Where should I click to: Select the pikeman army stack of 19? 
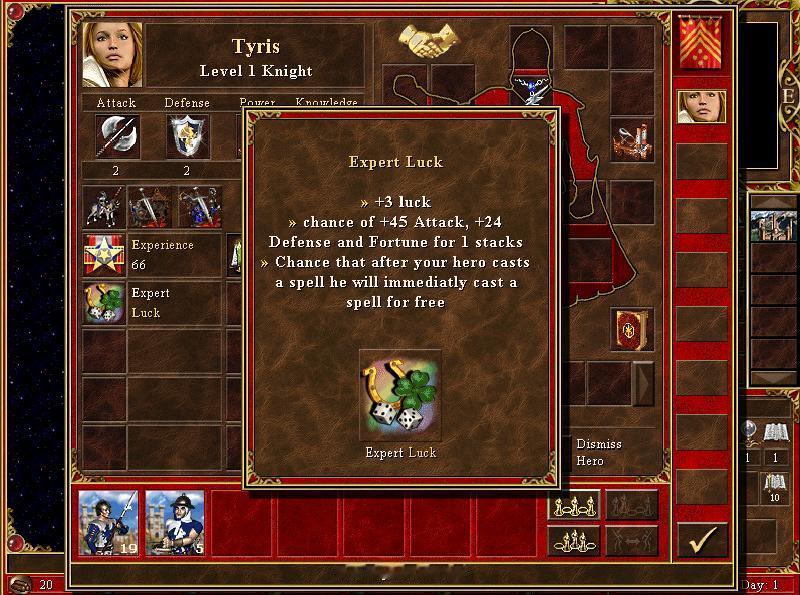tap(109, 522)
